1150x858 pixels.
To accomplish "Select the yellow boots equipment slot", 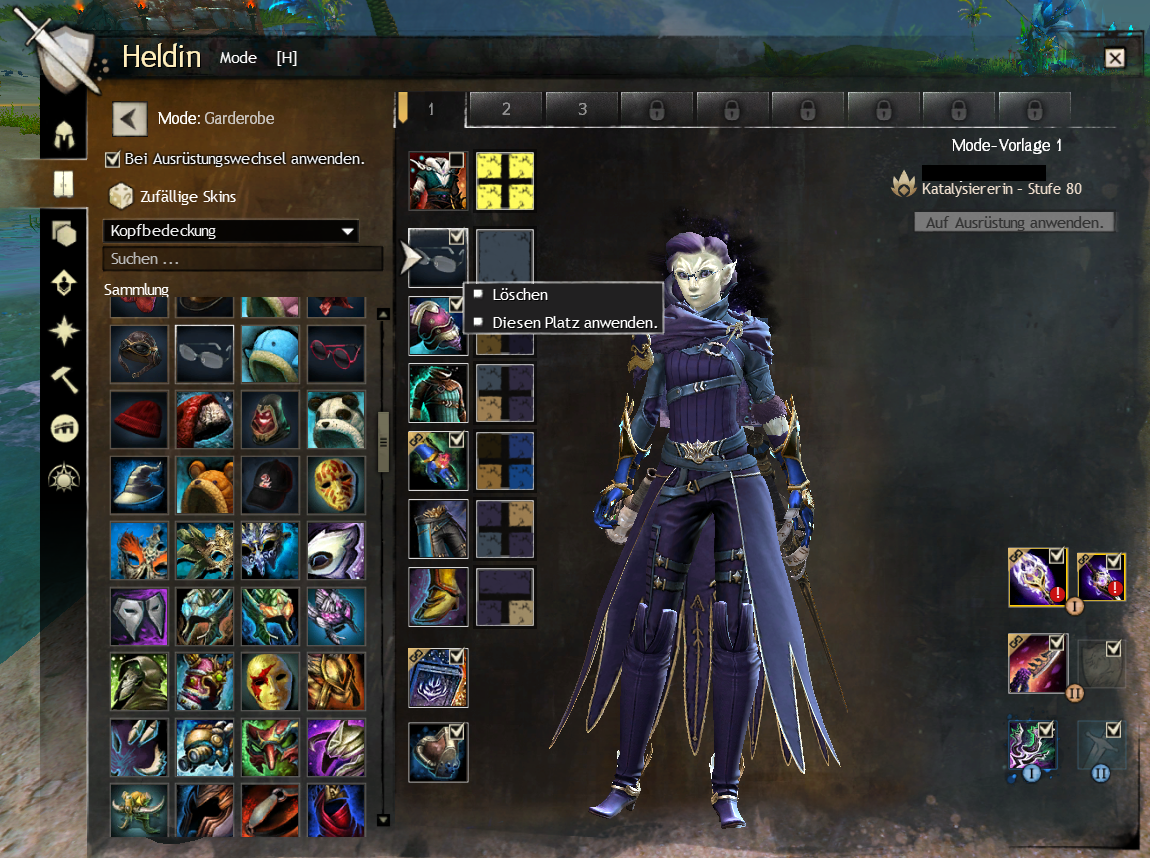I will pyautogui.click(x=438, y=597).
